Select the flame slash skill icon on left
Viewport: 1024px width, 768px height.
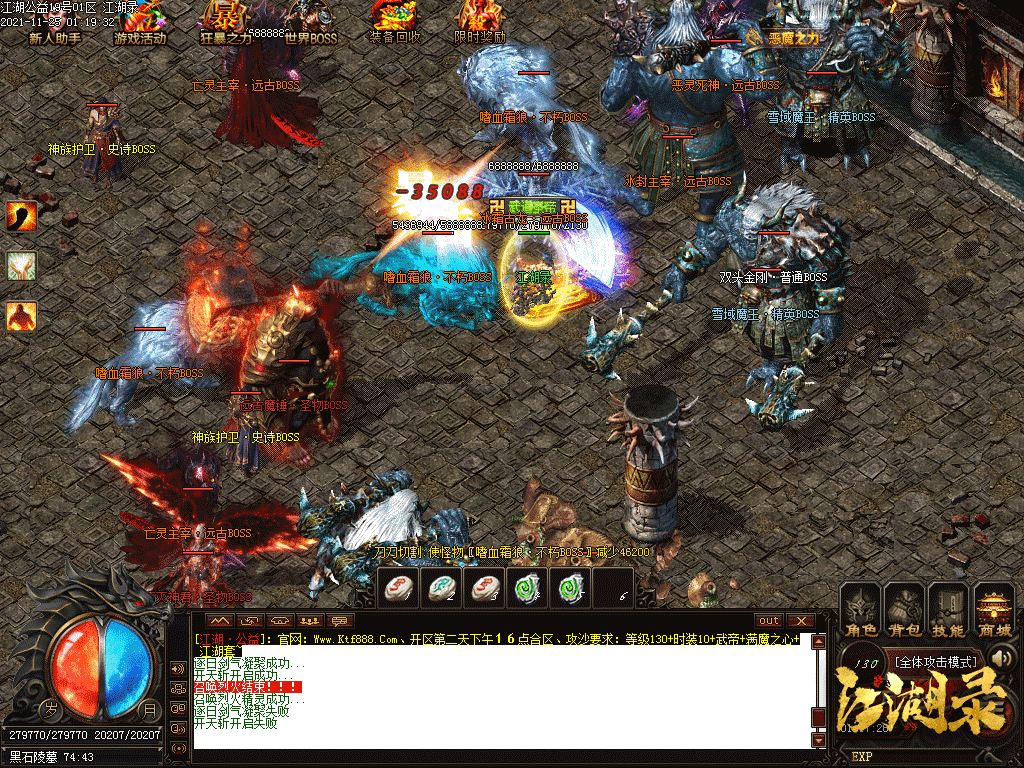[x=22, y=215]
